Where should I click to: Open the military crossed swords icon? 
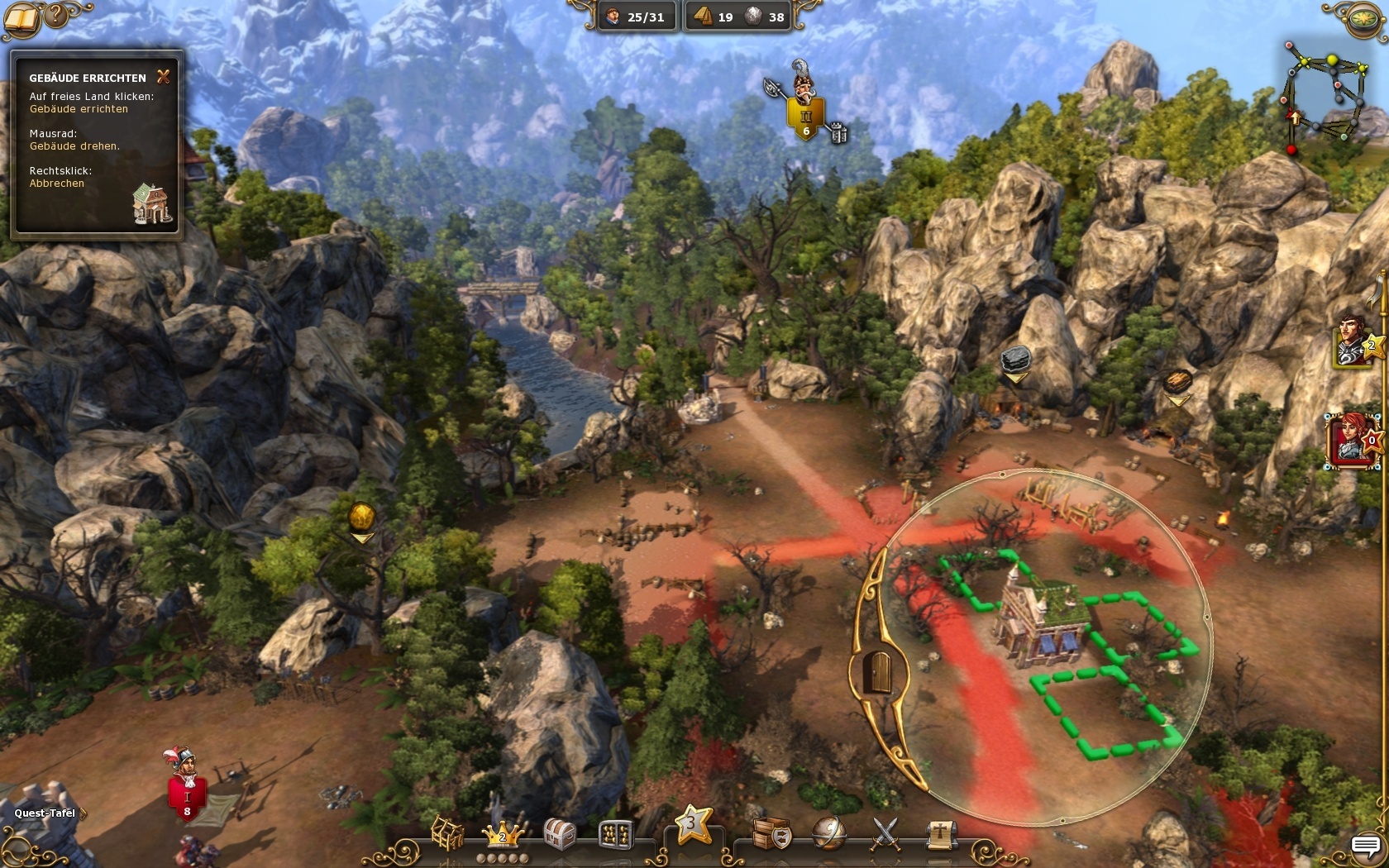pyautogui.click(x=885, y=833)
